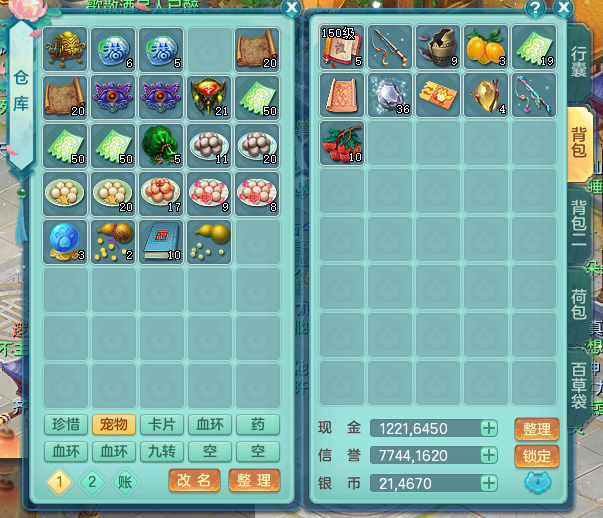Pick the blue book item slot
The image size is (603, 518).
pyautogui.click(x=161, y=239)
